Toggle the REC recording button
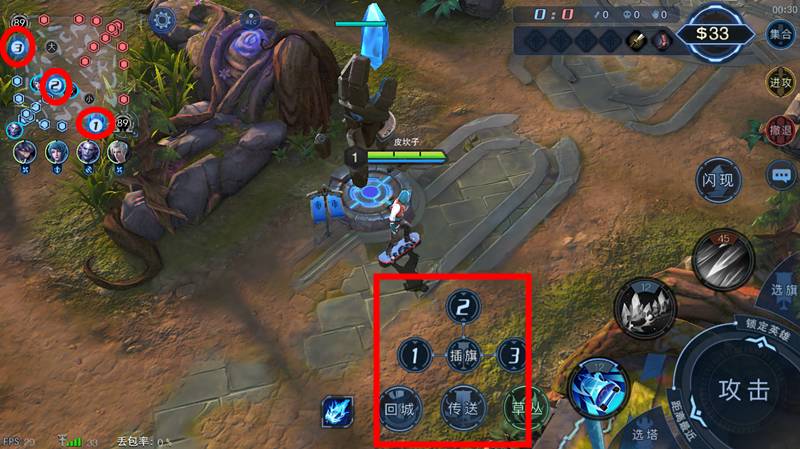 251,18
